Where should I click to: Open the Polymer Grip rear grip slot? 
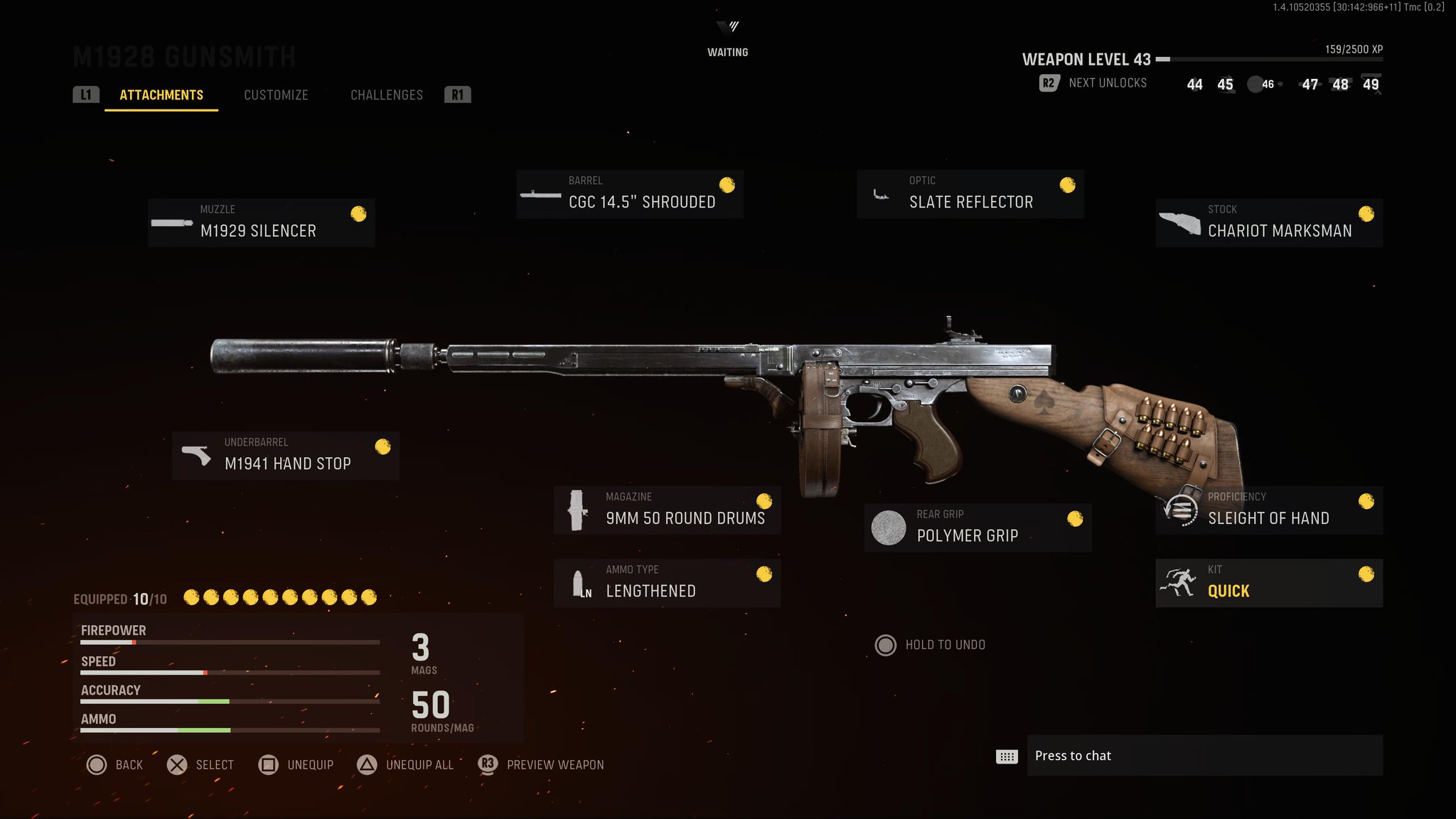pos(978,528)
